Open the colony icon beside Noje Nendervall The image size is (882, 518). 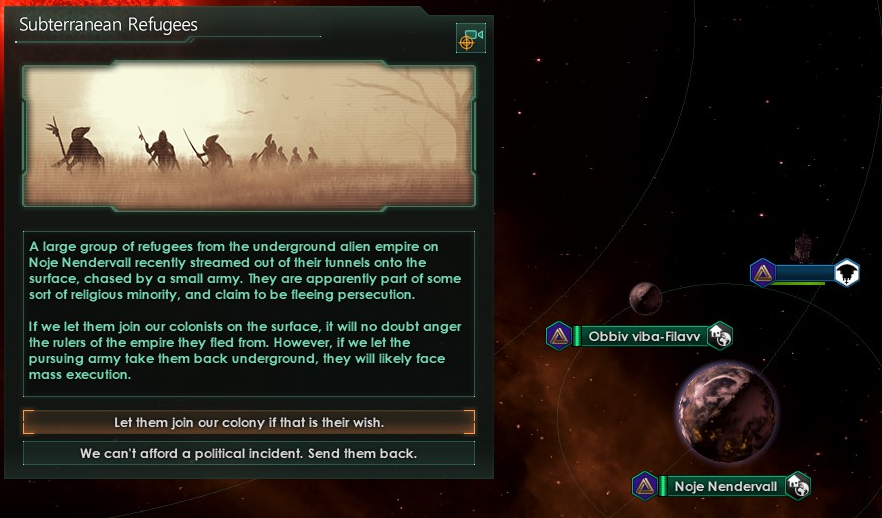(798, 486)
